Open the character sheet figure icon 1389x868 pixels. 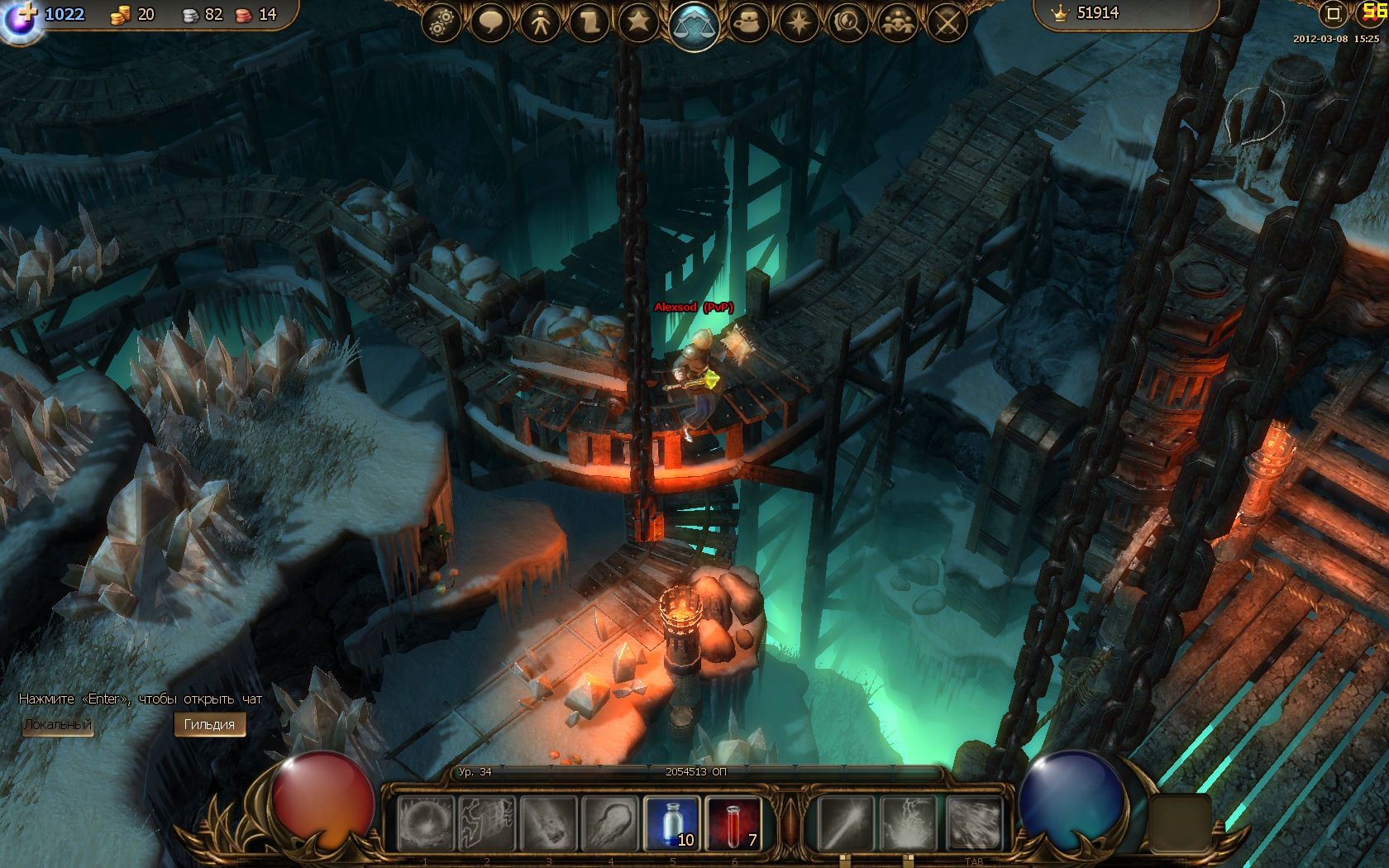(x=541, y=23)
